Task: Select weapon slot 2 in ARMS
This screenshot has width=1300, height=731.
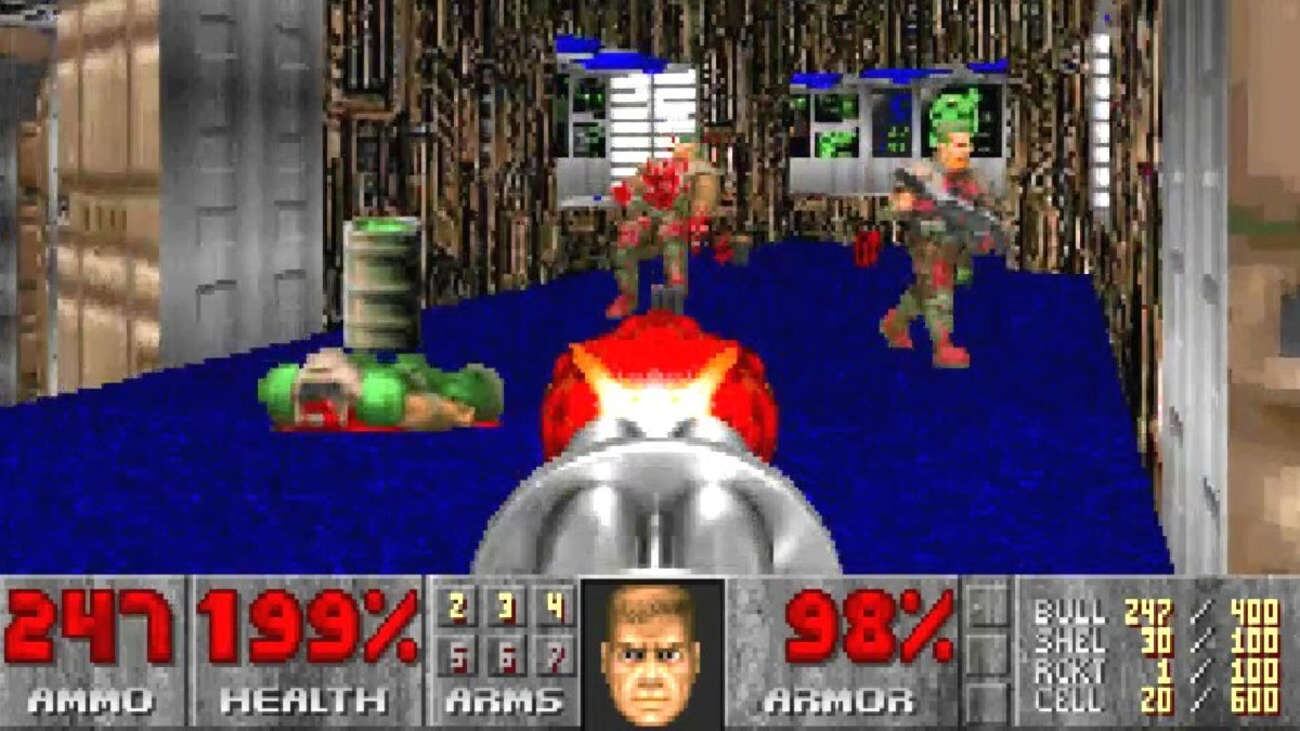Action: [x=457, y=606]
